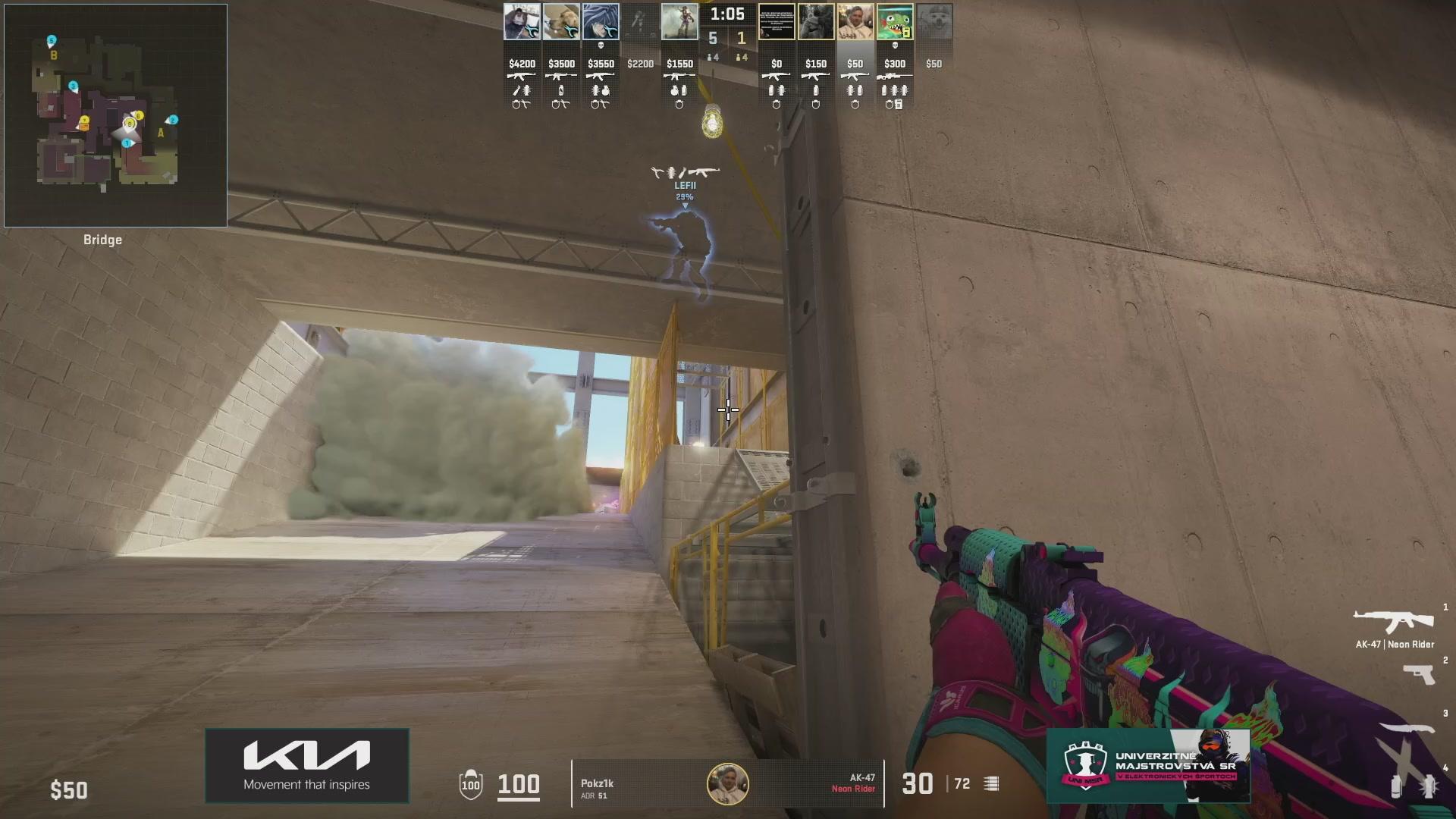The image size is (1456, 819).
Task: Click the skull icon on the $3550 player panel
Action: click(601, 44)
